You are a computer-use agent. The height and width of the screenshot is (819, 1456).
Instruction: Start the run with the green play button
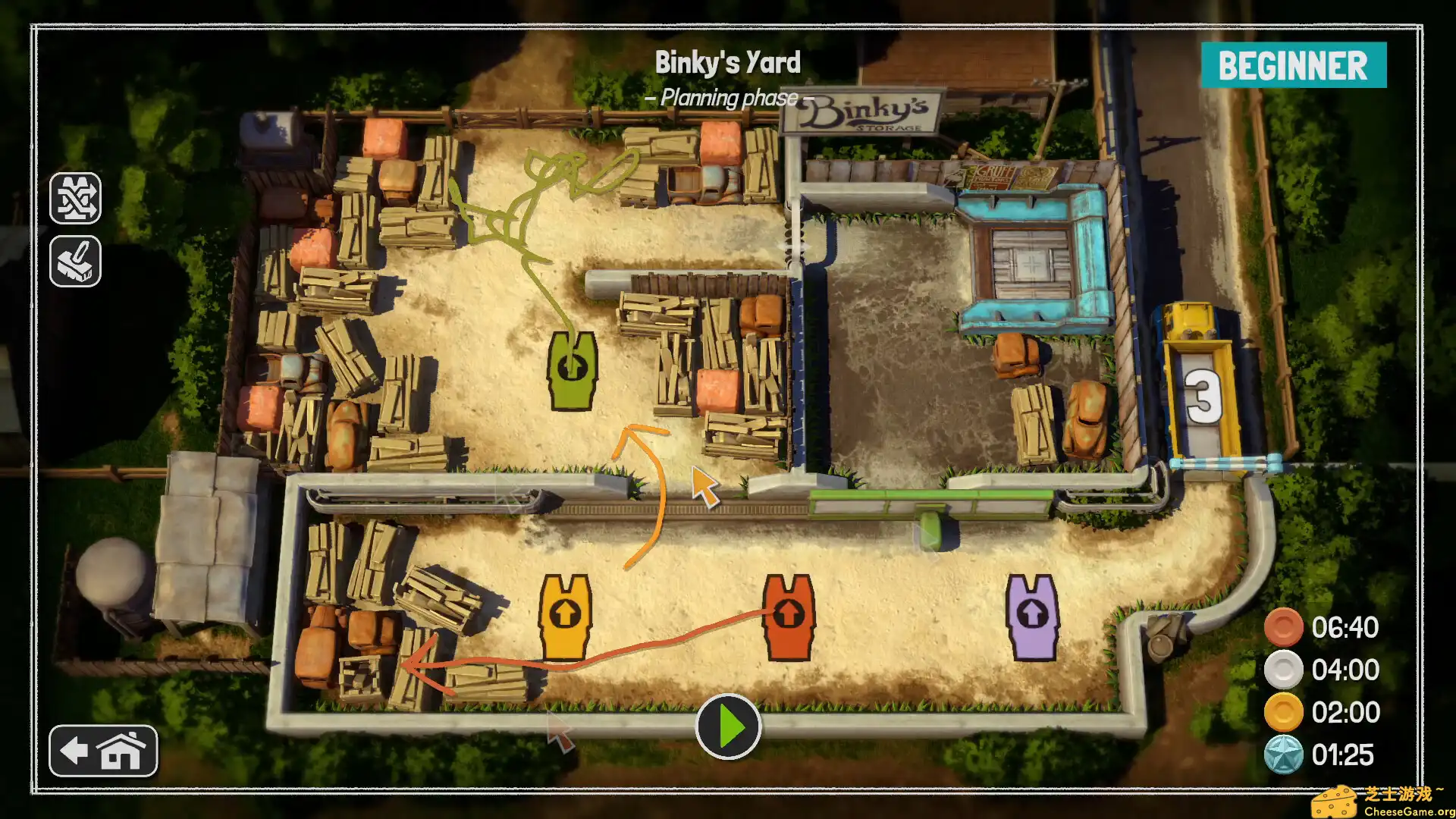coord(728,726)
